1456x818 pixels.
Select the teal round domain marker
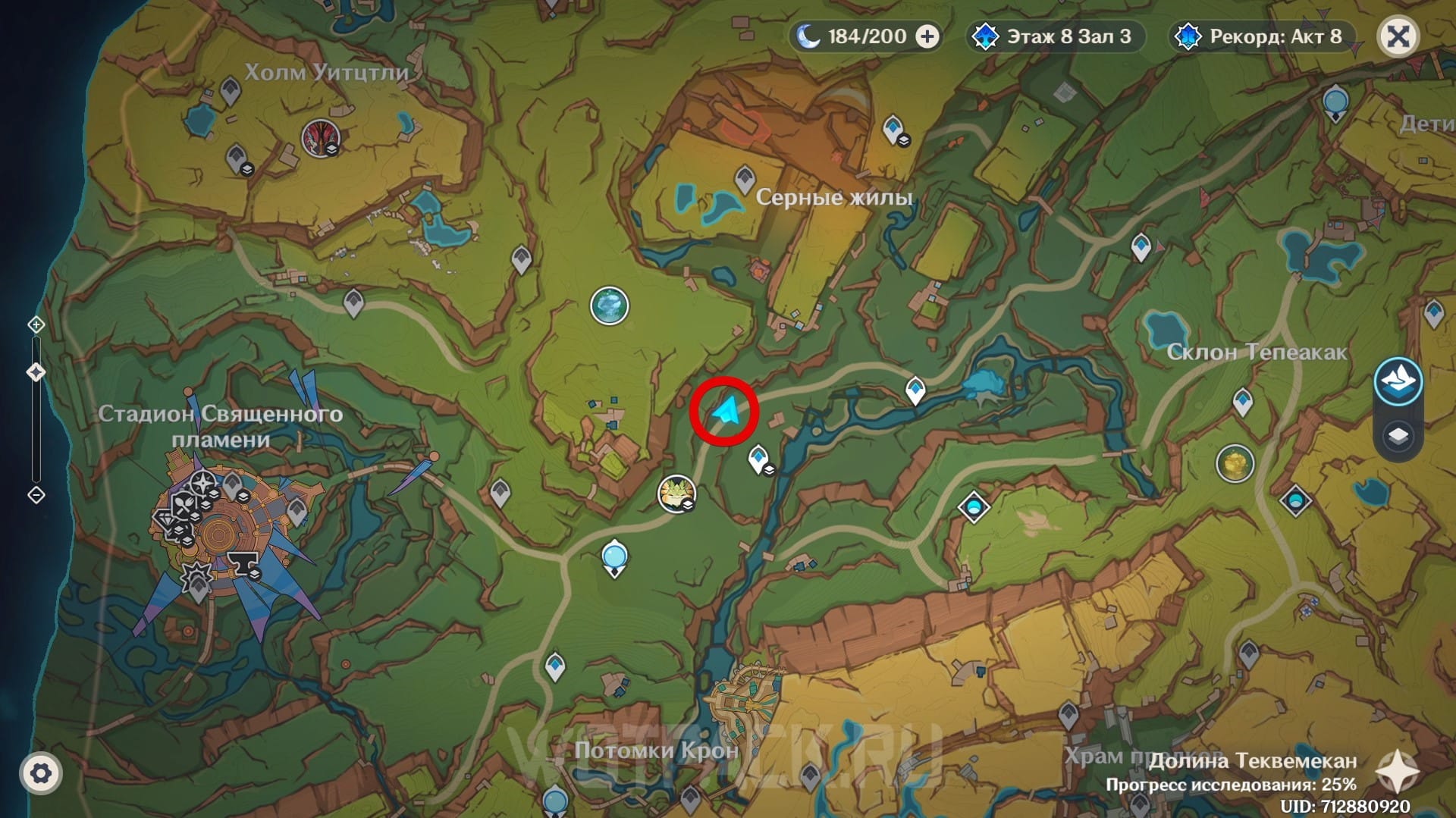[609, 306]
